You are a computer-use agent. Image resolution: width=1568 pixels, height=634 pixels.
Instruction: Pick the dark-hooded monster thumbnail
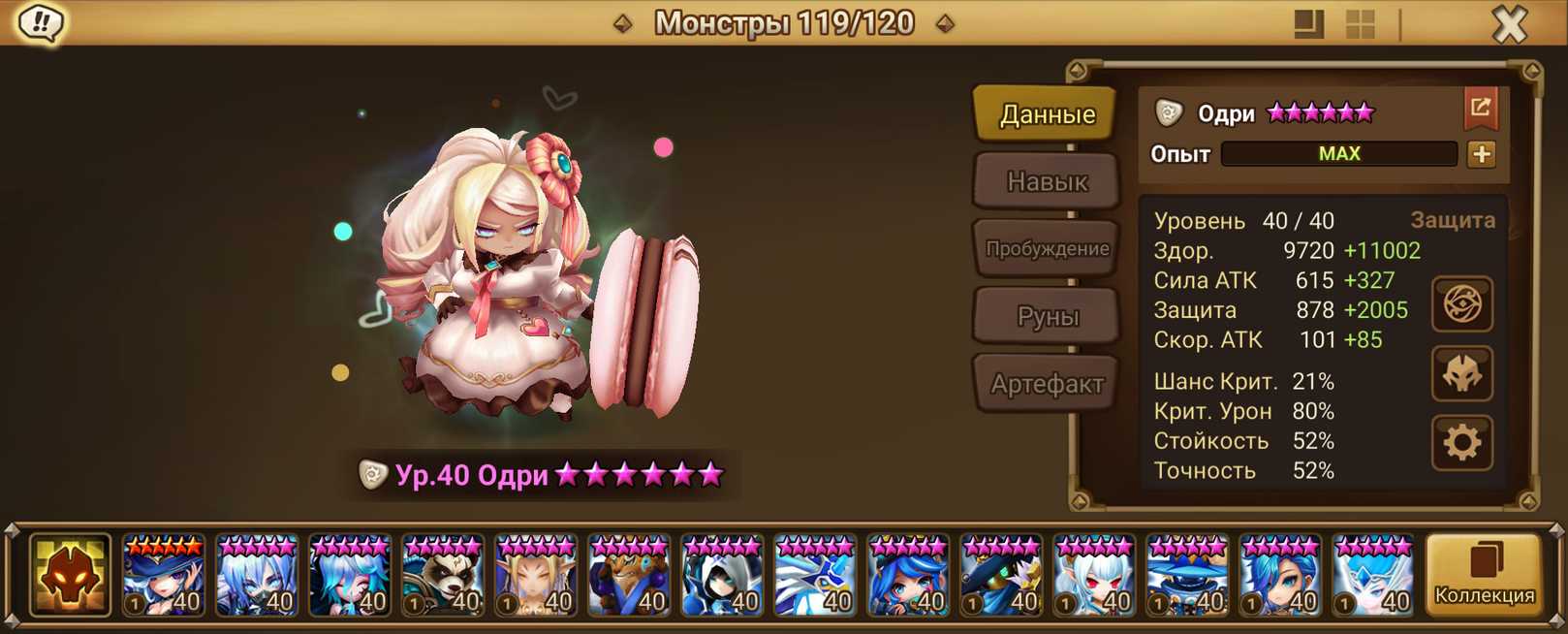pyautogui.click(x=722, y=576)
